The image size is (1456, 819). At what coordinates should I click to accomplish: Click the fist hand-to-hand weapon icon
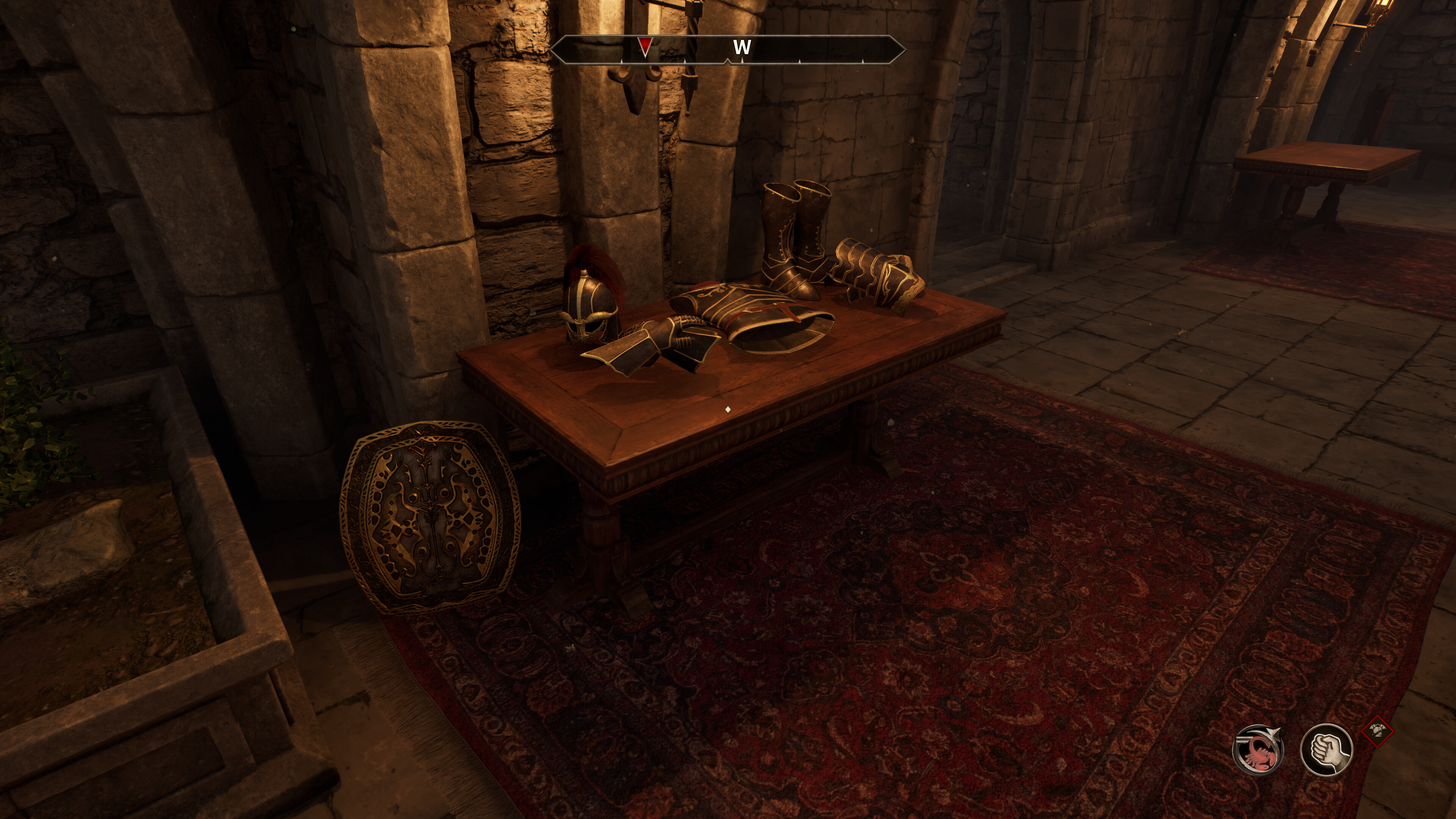[1326, 750]
